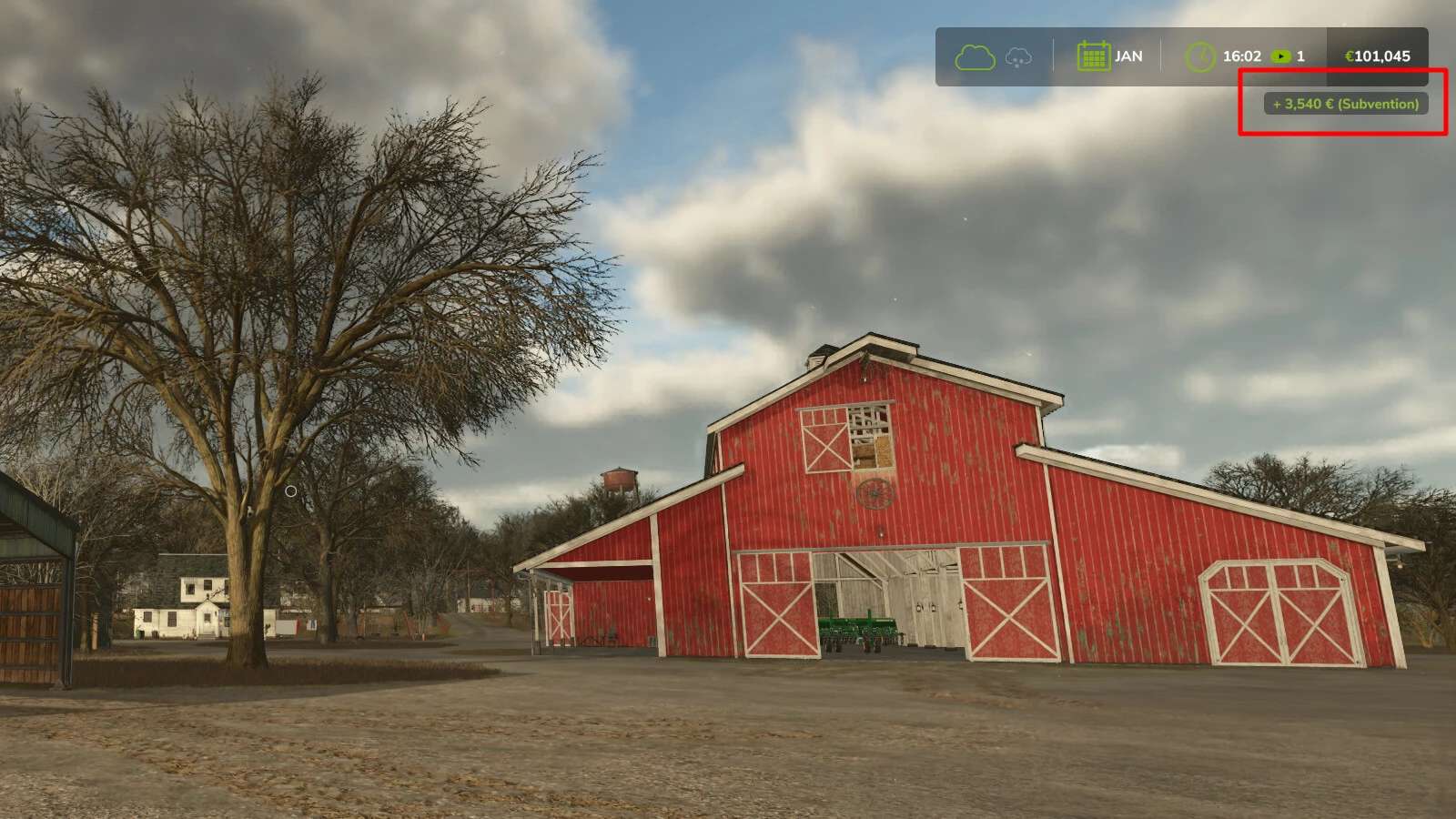Click the green clock icon
The image size is (1456, 819).
[x=1200, y=56]
